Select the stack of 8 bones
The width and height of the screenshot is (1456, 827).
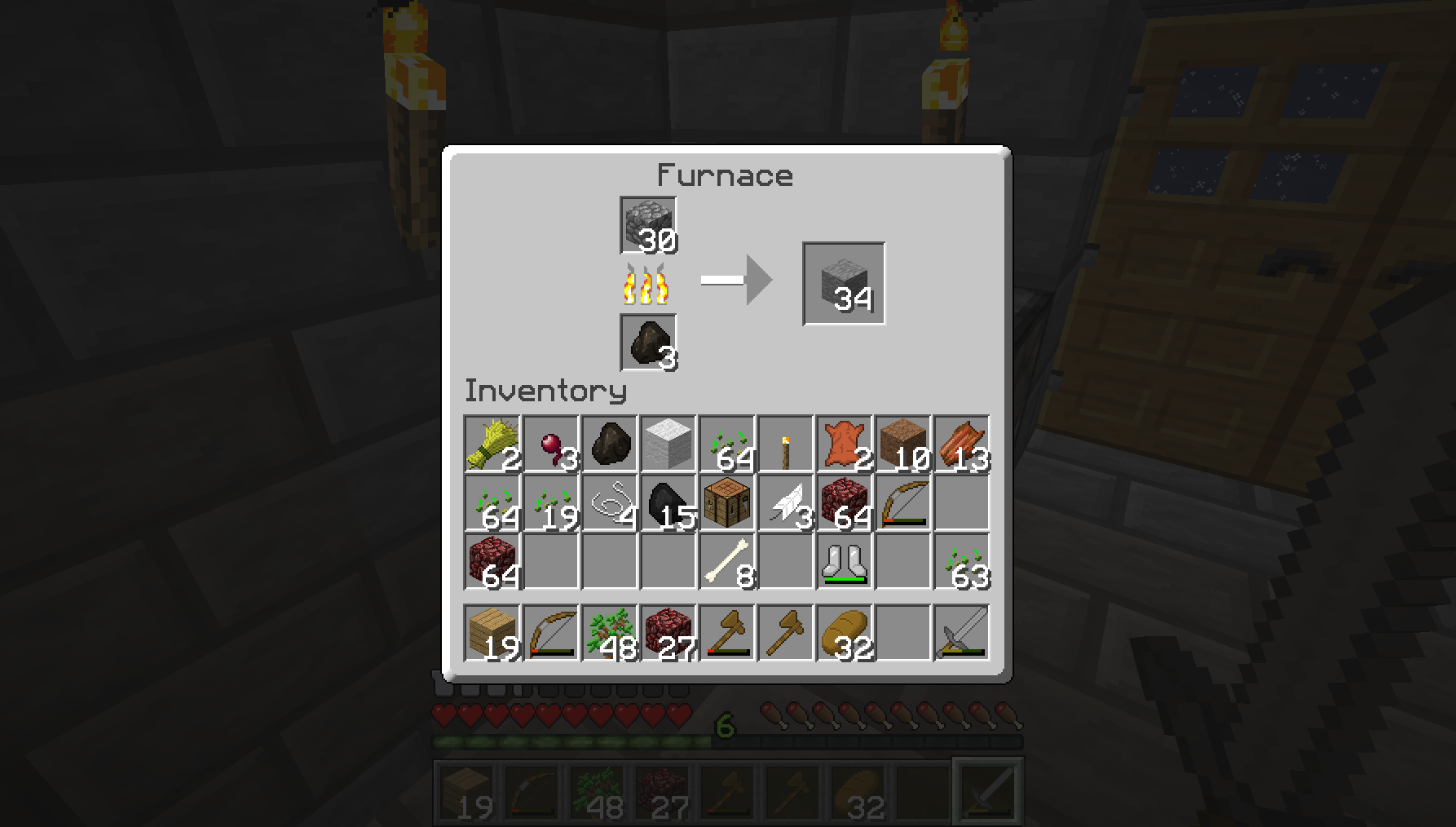click(727, 562)
